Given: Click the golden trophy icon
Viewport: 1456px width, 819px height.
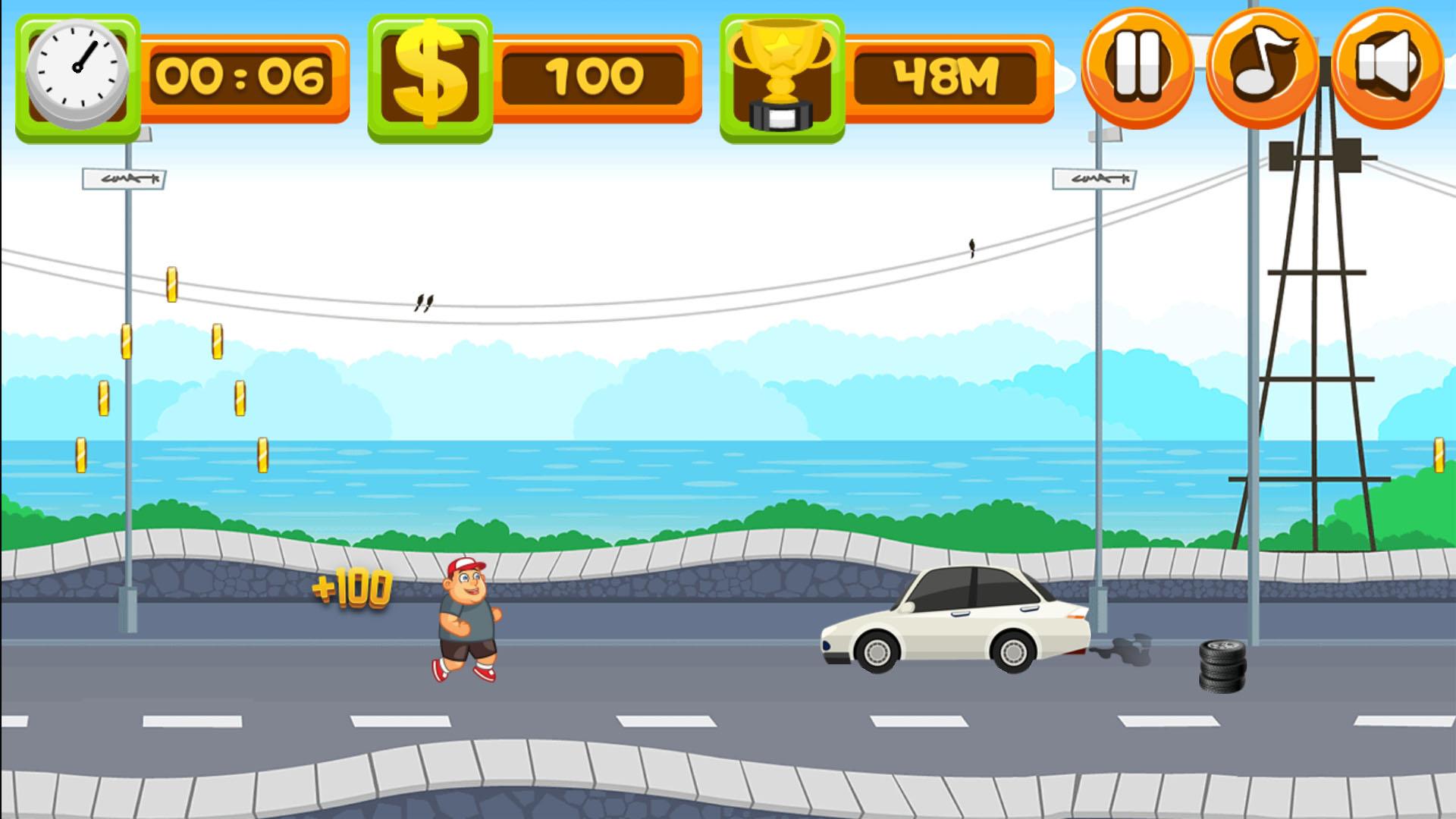Looking at the screenshot, I should [781, 72].
